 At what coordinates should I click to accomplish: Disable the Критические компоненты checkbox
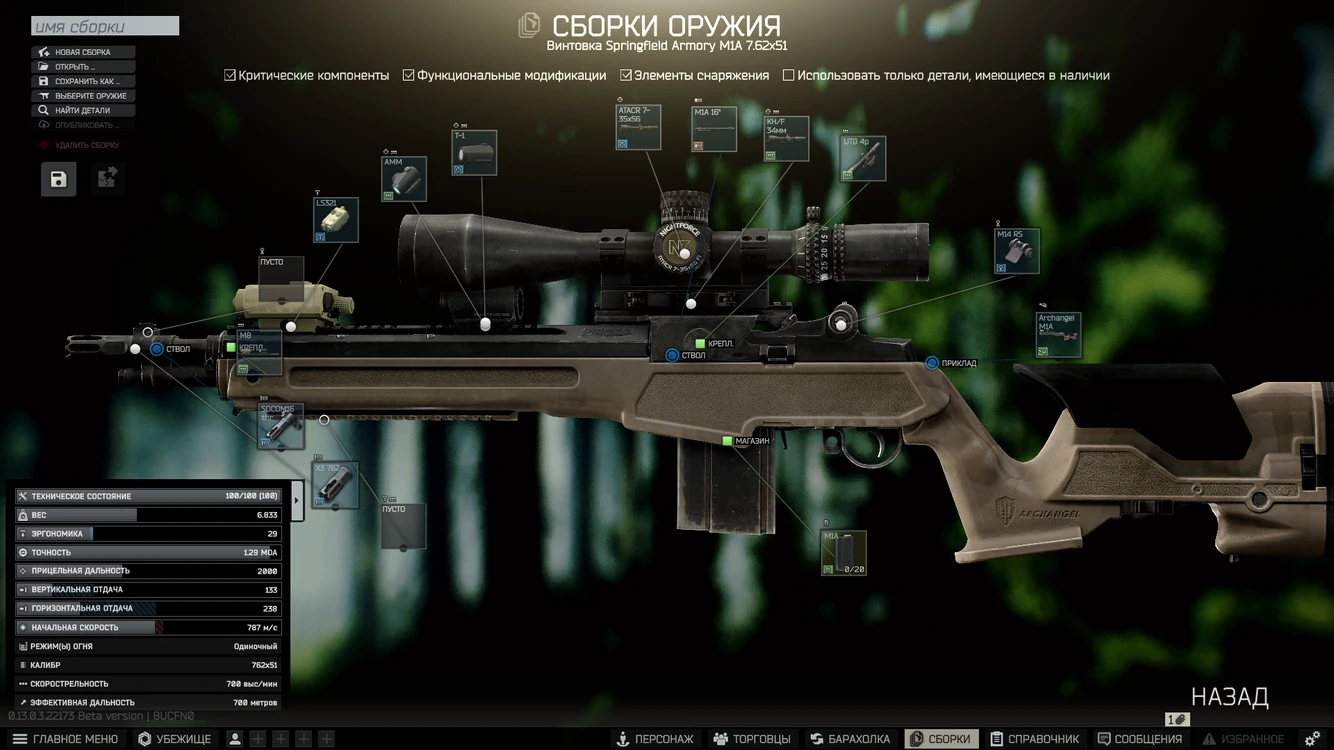228,74
